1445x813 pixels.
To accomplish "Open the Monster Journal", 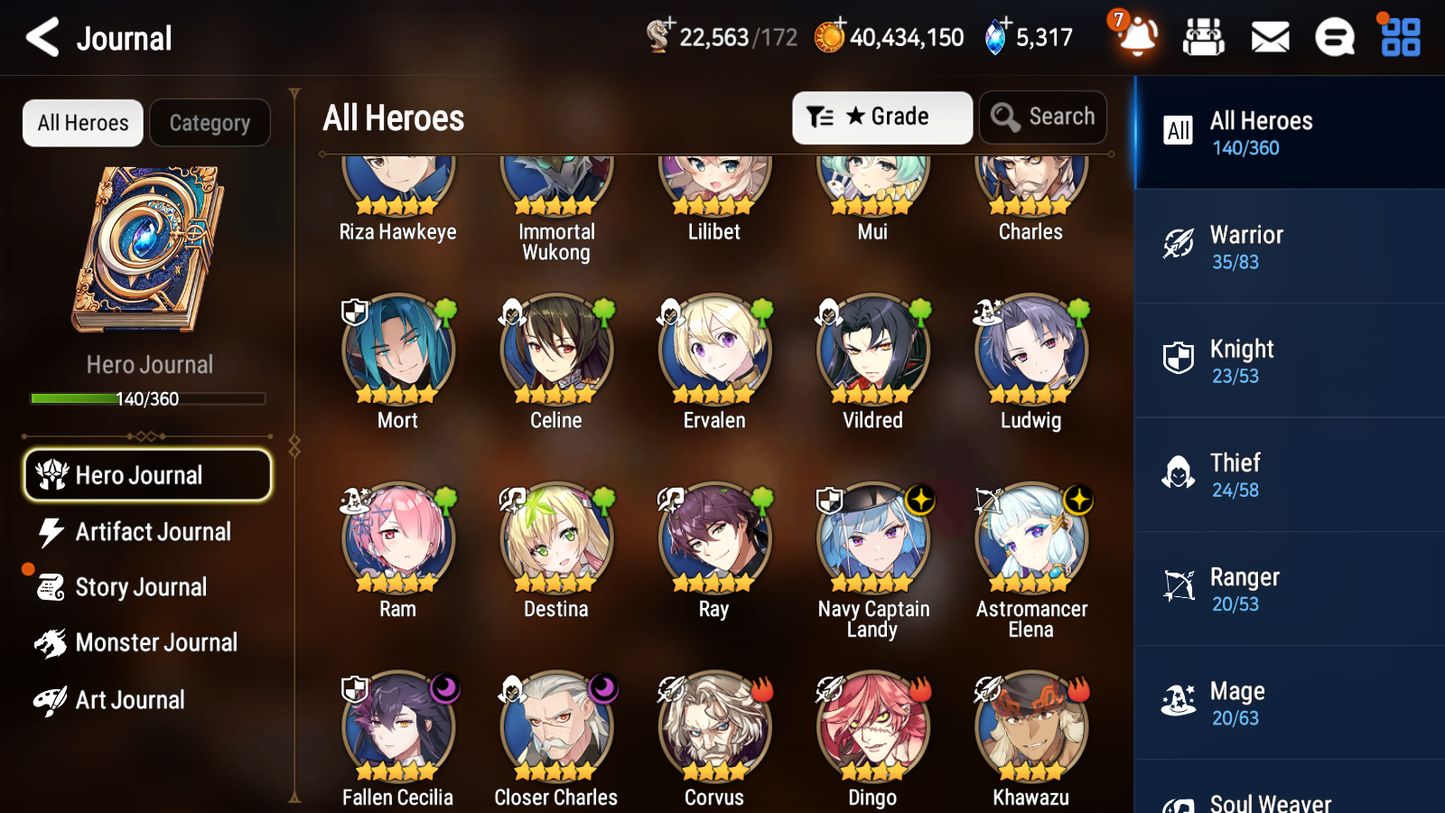I will 156,642.
